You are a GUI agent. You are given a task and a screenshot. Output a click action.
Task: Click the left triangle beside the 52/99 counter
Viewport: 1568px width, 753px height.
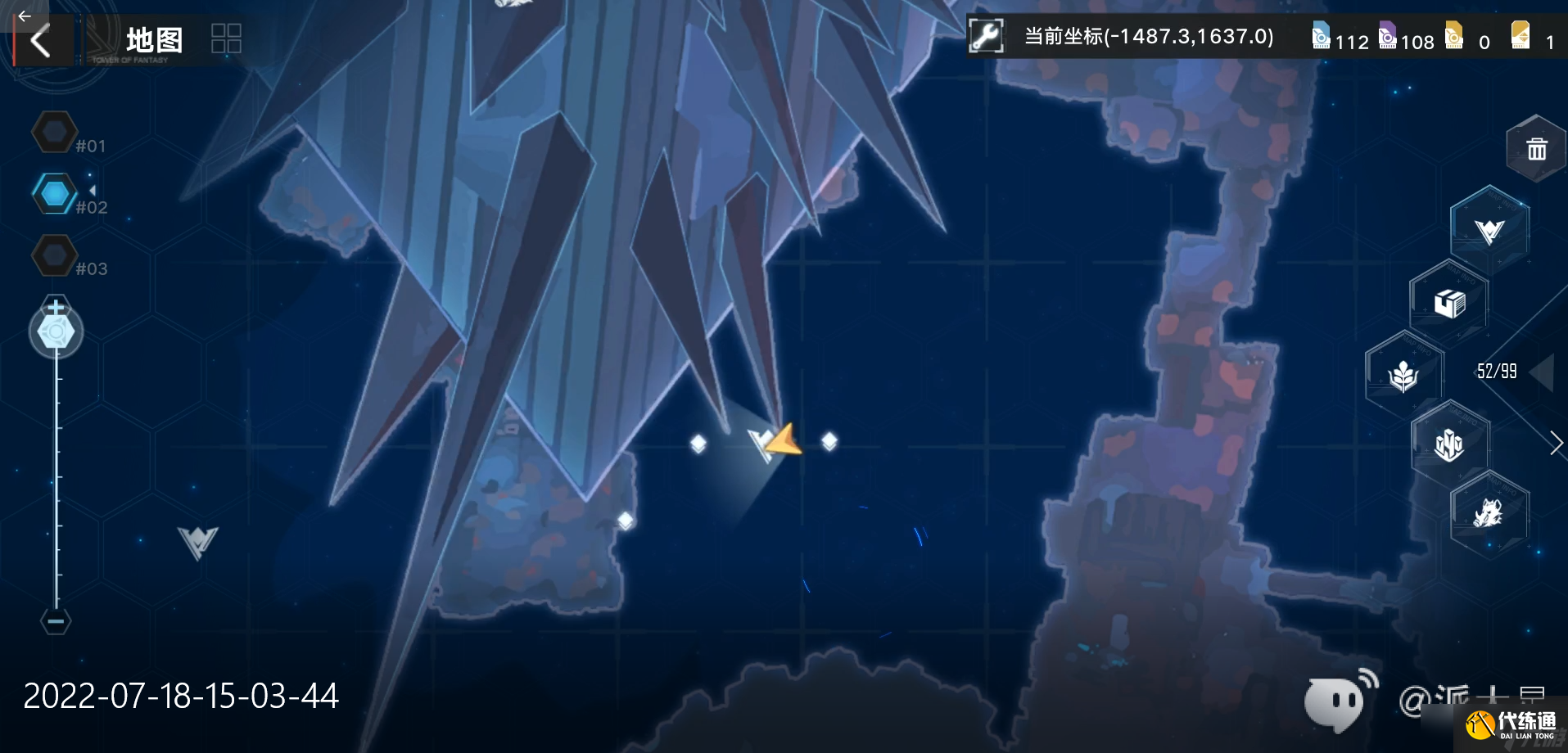coord(1543,371)
